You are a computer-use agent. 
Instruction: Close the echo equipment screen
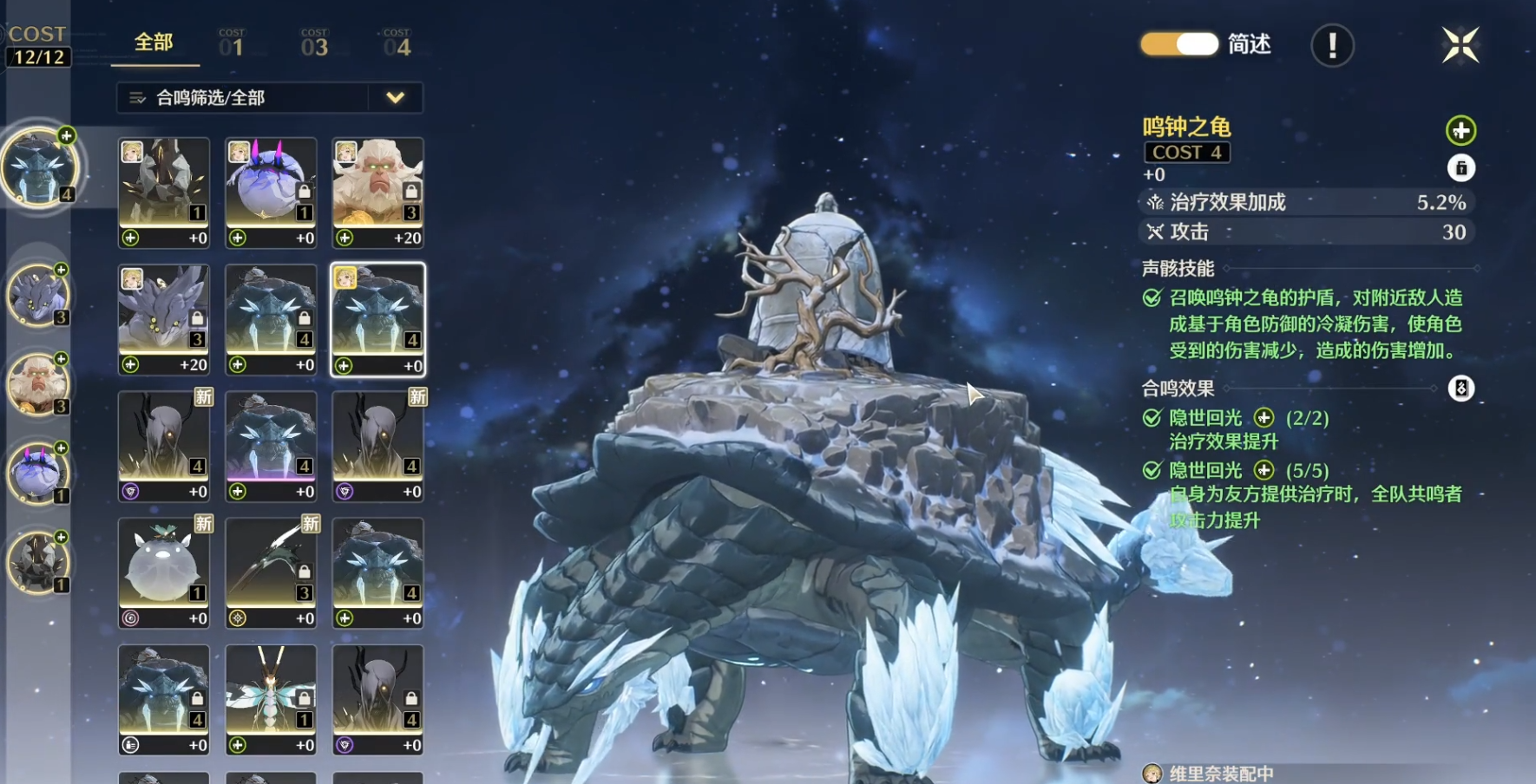[1460, 45]
